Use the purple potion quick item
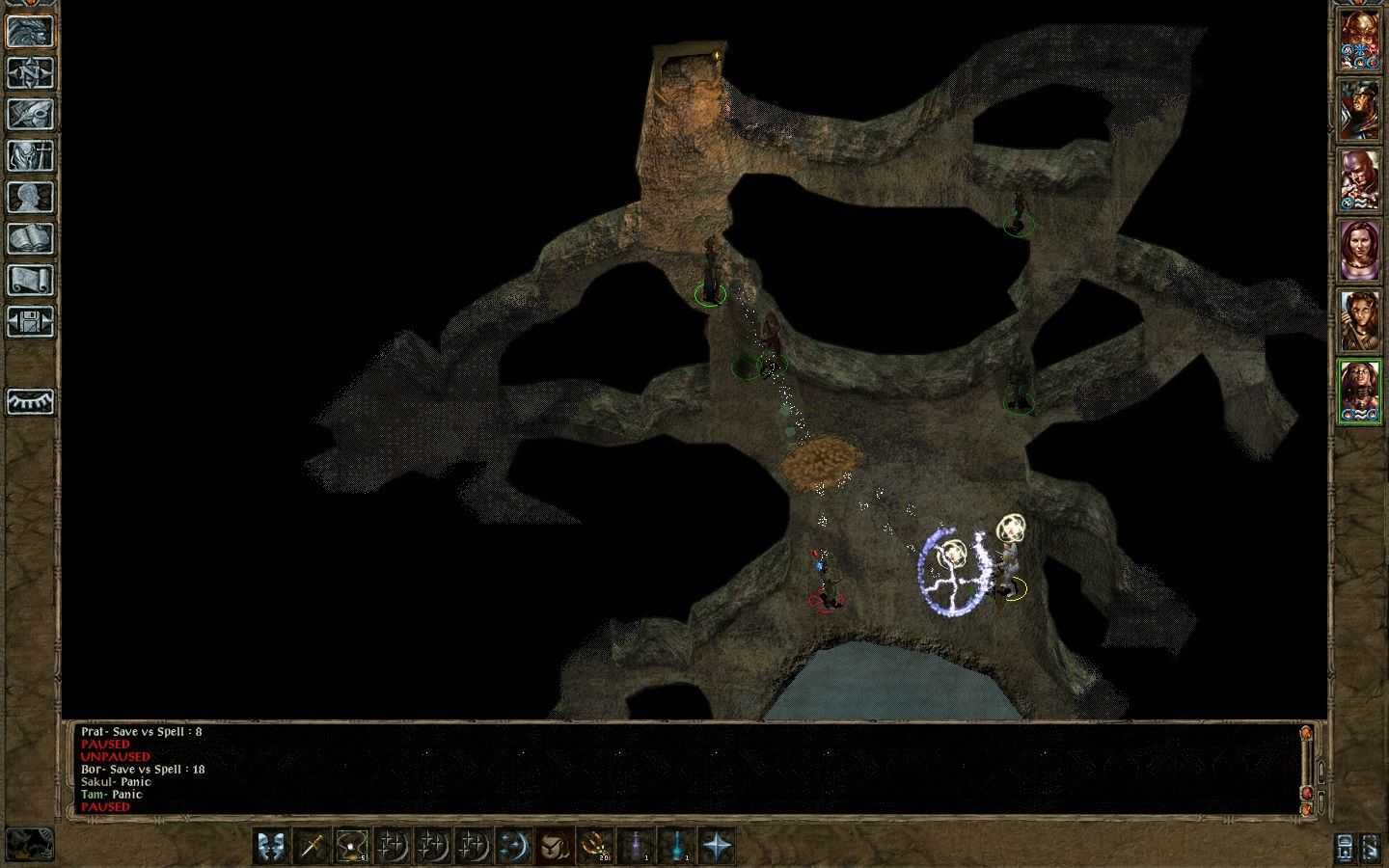1389x868 pixels. (x=635, y=846)
